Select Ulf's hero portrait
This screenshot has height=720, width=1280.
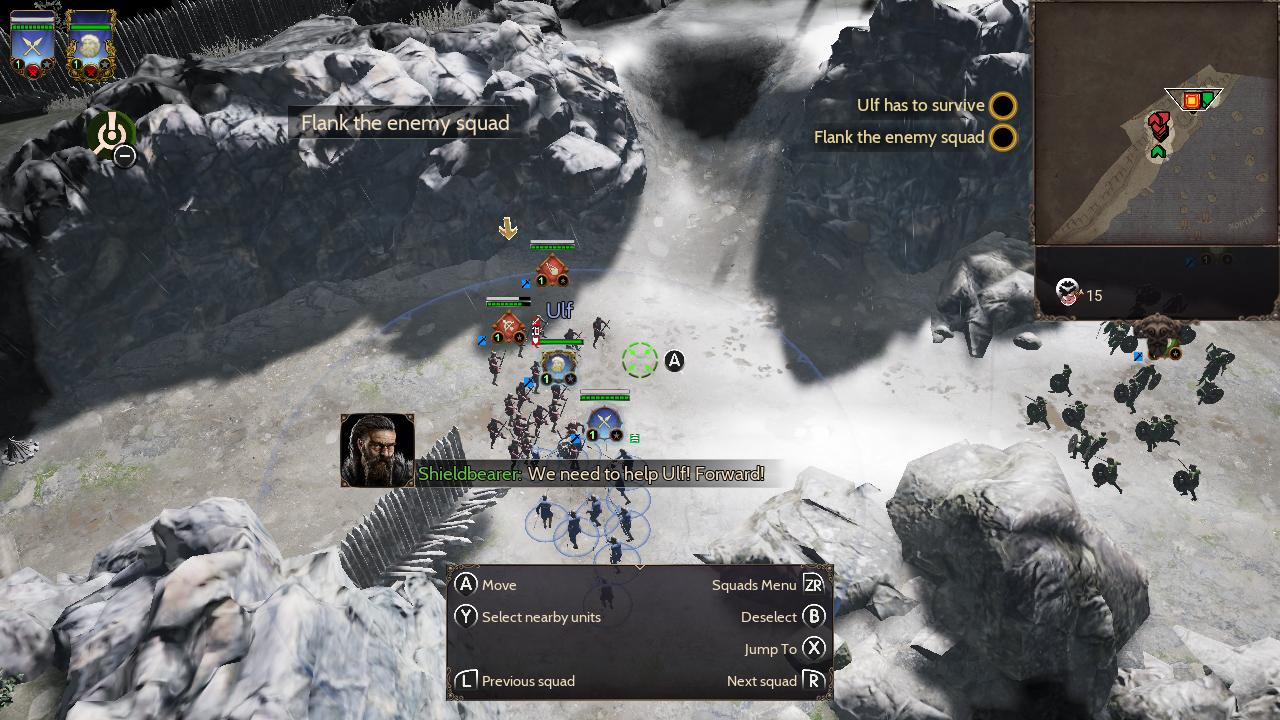(x=90, y=43)
